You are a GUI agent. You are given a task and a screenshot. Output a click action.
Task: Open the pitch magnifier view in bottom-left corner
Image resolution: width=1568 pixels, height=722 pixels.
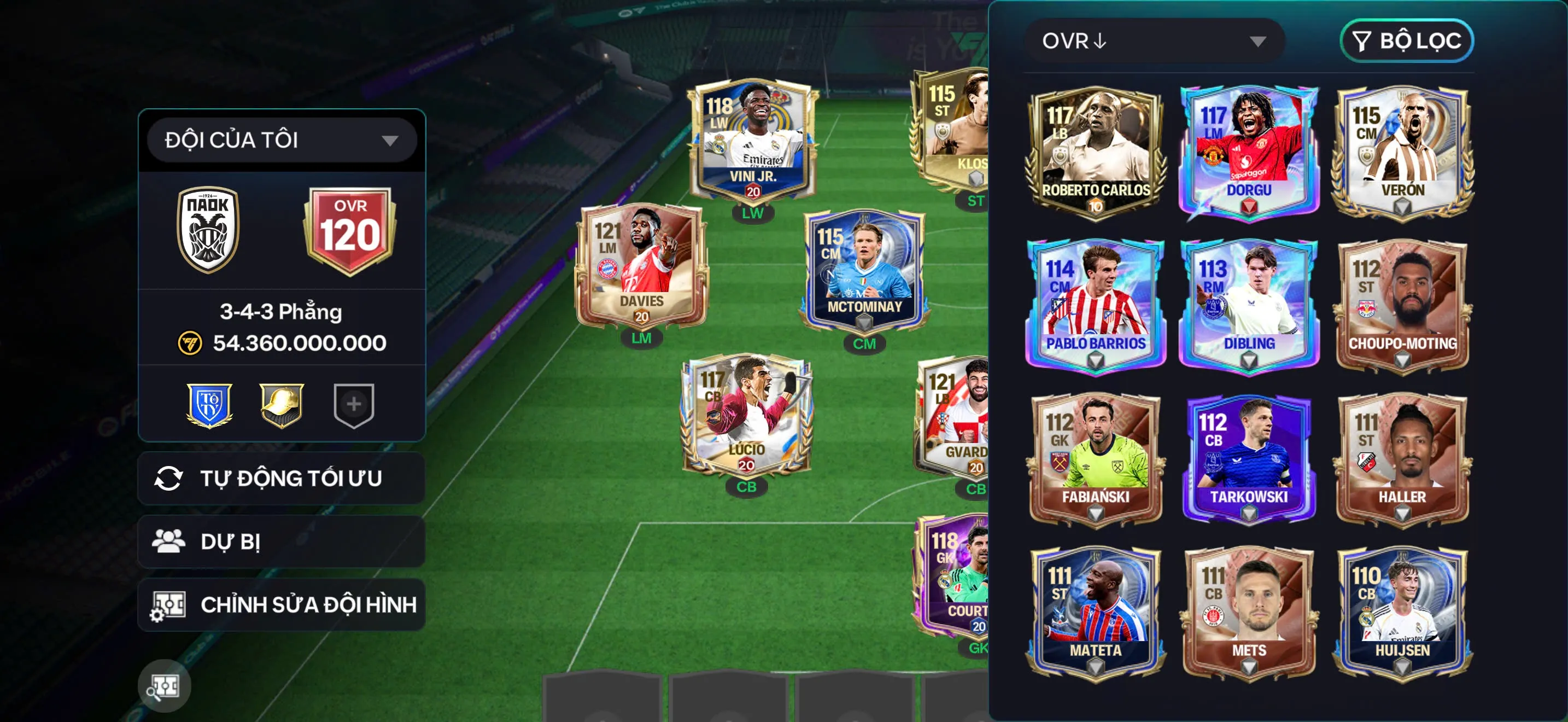[x=165, y=685]
